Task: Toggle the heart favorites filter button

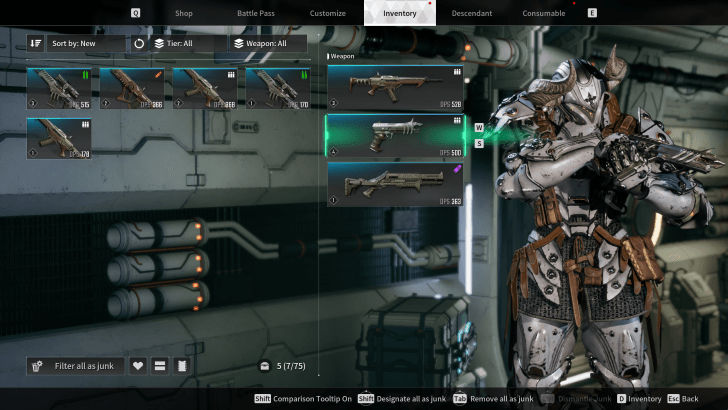Action: 139,366
